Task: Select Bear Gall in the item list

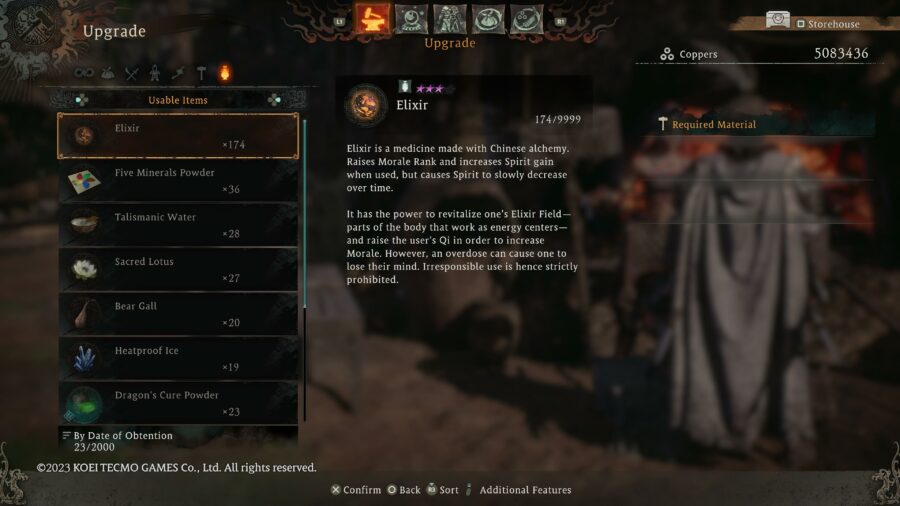Action: tap(178, 314)
